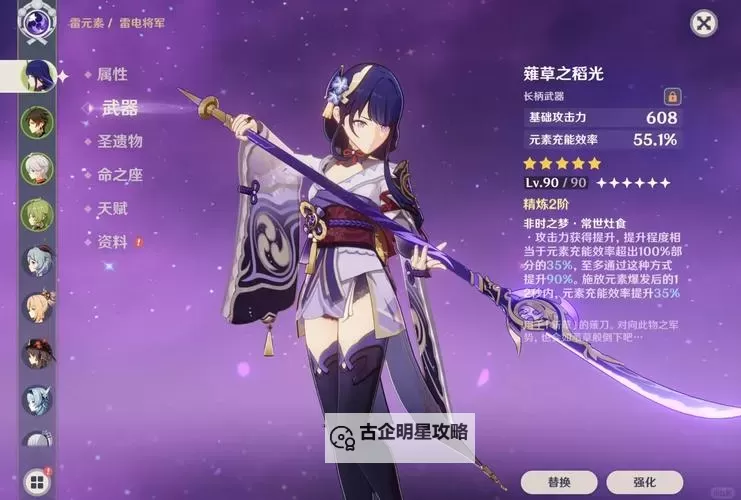Viewport: 741px width, 500px height.
Task: Select the Raiden Shogun portrait
Action: coord(36,75)
